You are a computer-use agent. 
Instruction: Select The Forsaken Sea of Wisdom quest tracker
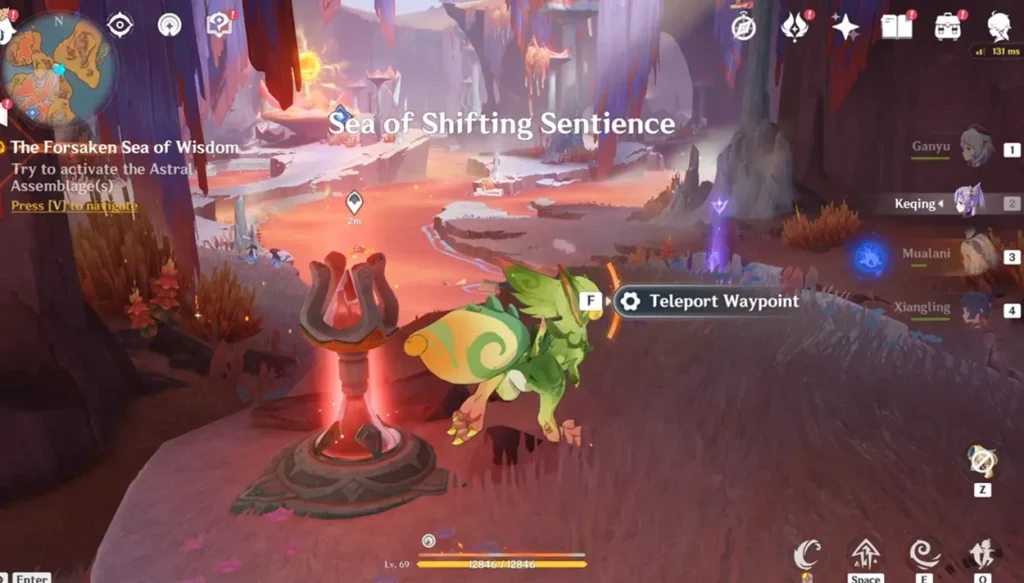pos(125,148)
